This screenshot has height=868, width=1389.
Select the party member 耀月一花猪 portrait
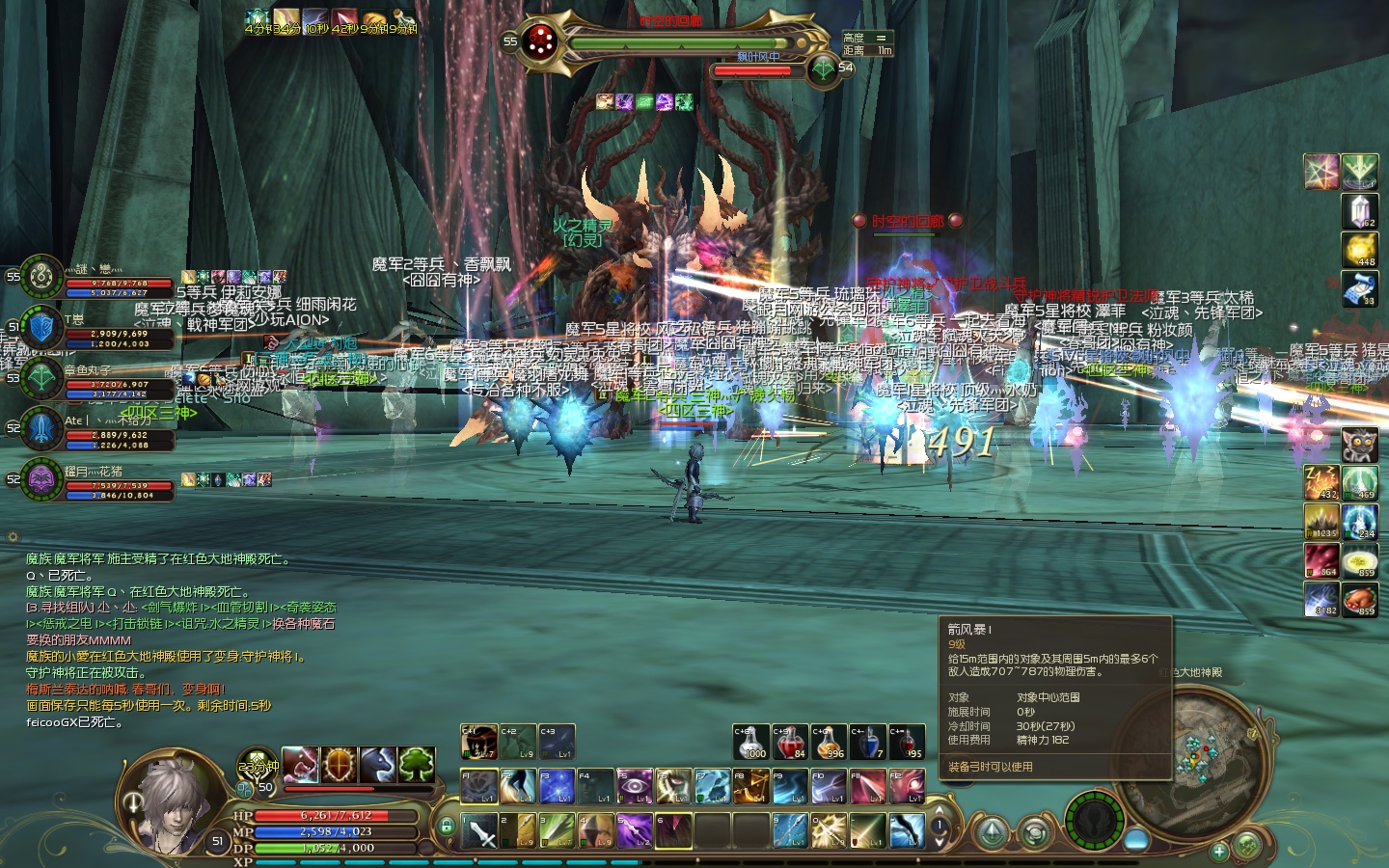coord(41,479)
